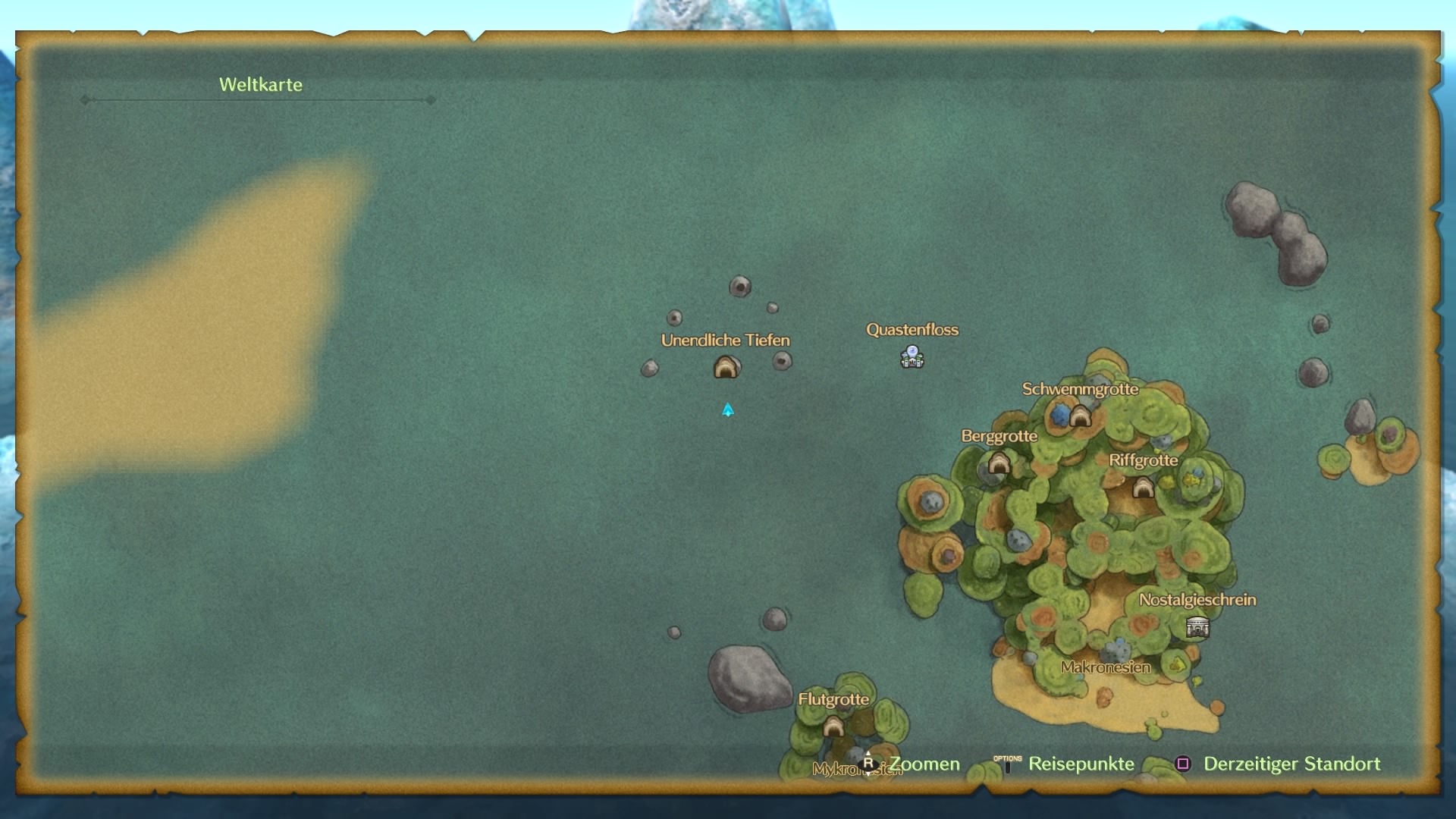Jump to Derzeitiger Standort
This screenshot has height=819, width=1456.
click(1291, 764)
